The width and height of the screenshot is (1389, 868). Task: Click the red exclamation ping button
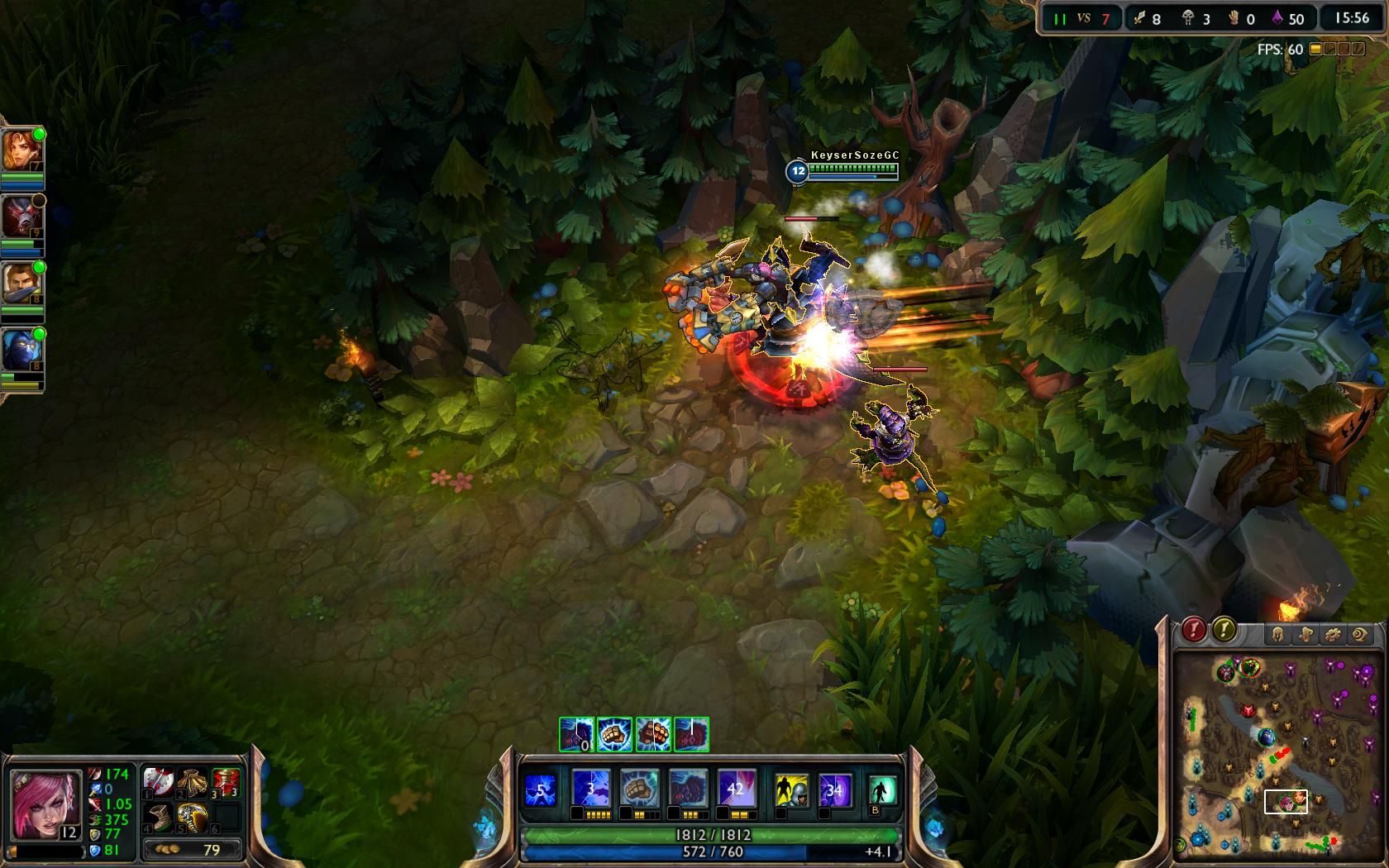[1193, 631]
